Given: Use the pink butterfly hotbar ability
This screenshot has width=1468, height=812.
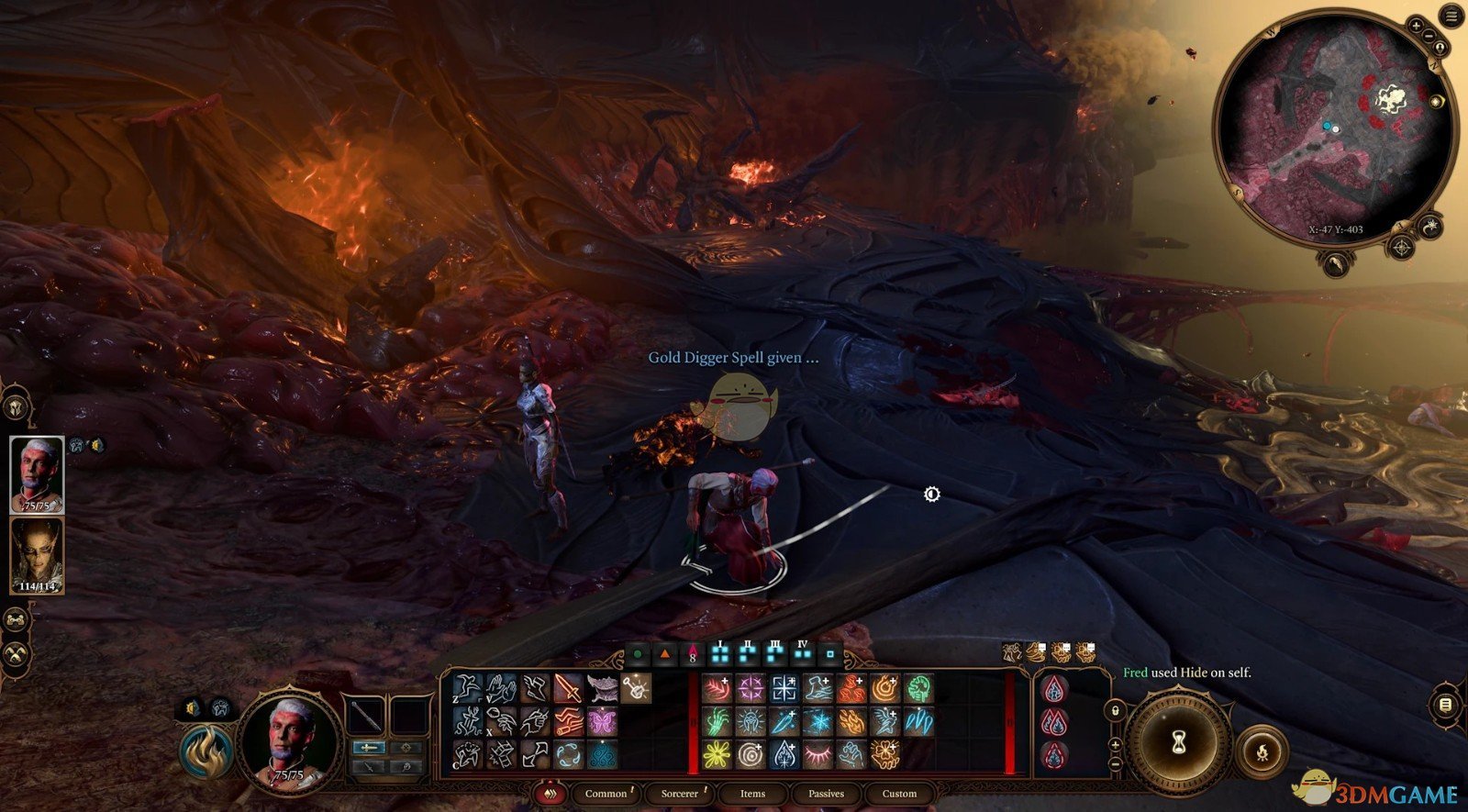Looking at the screenshot, I should click(601, 721).
